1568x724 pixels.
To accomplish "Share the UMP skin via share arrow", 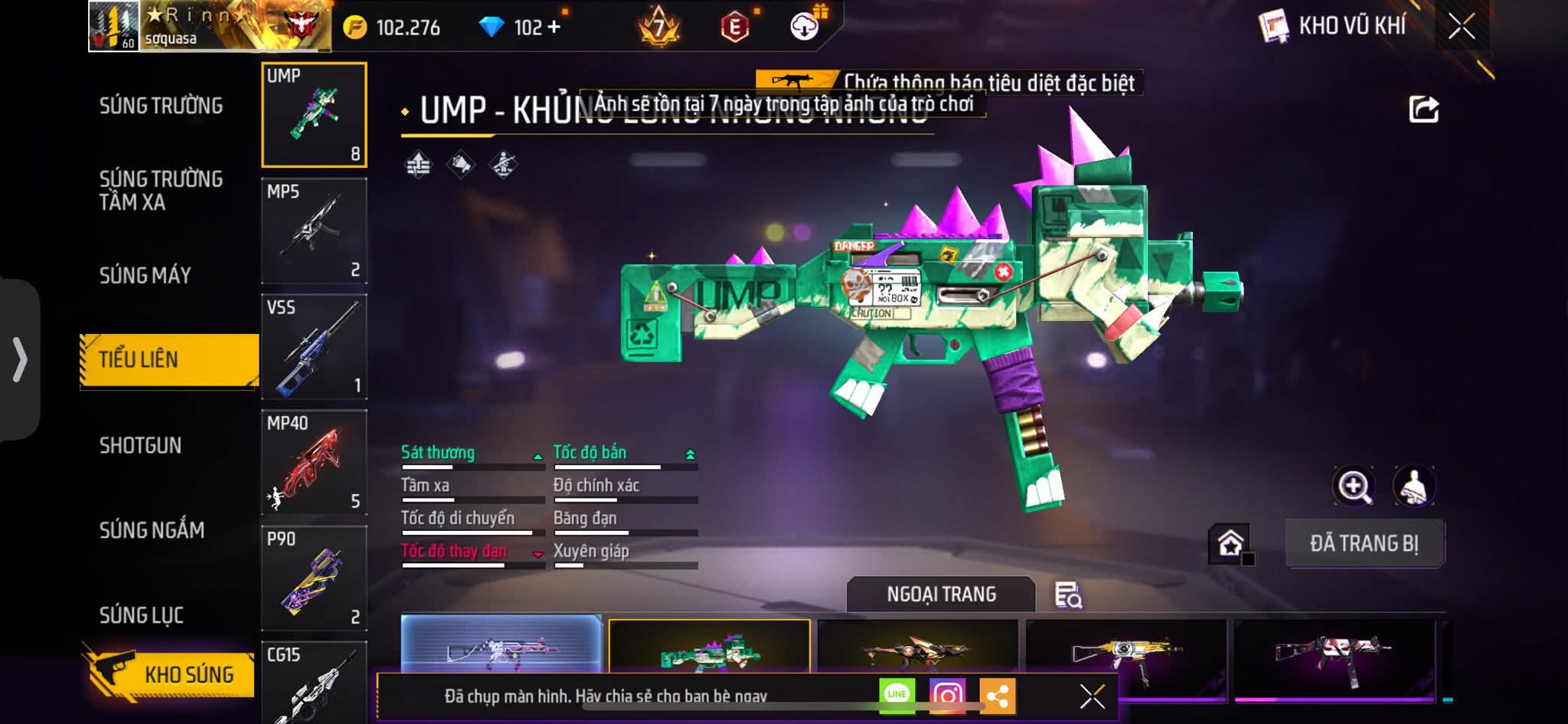I will click(1423, 110).
